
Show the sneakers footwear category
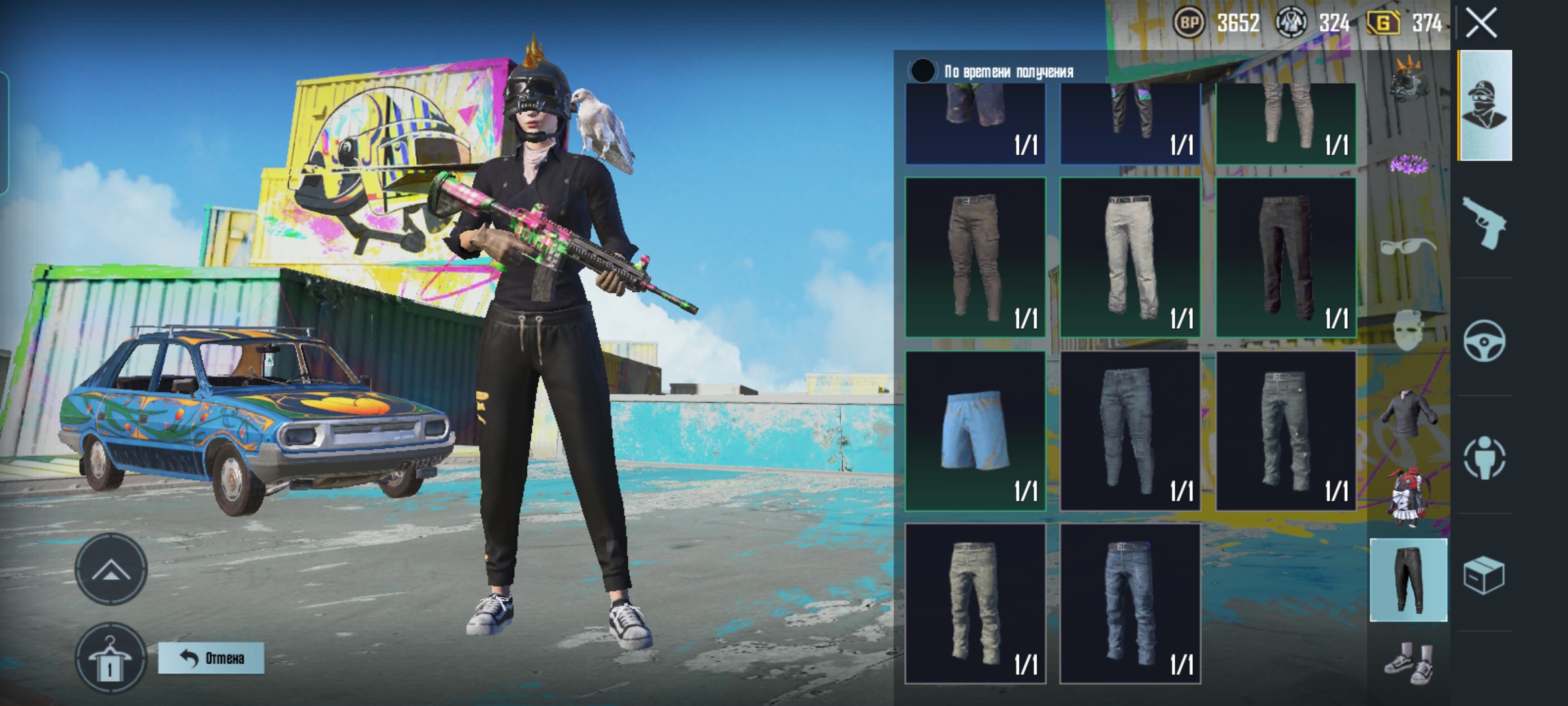click(x=1409, y=662)
